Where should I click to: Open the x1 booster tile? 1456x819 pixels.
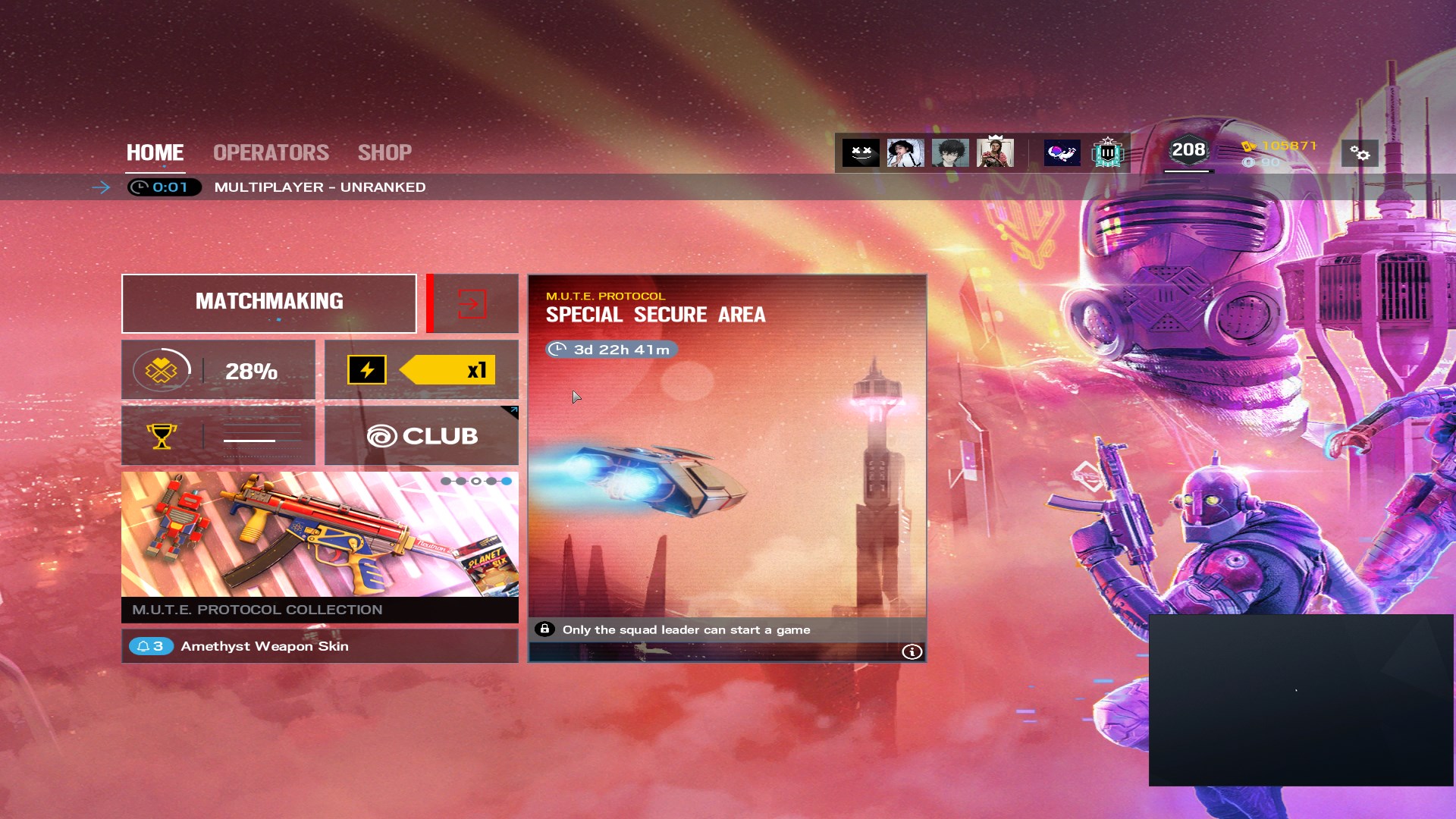pos(422,370)
